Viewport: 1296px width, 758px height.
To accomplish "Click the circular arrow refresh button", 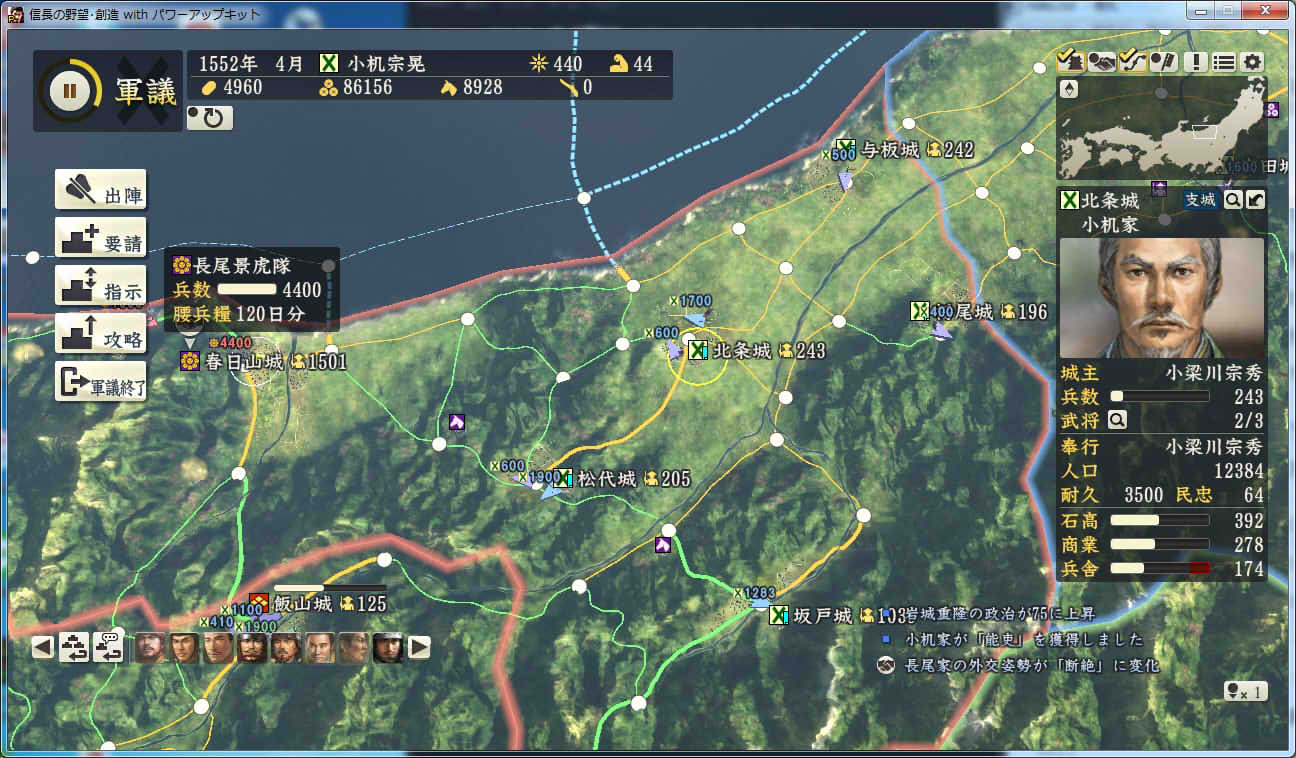I will [210, 118].
